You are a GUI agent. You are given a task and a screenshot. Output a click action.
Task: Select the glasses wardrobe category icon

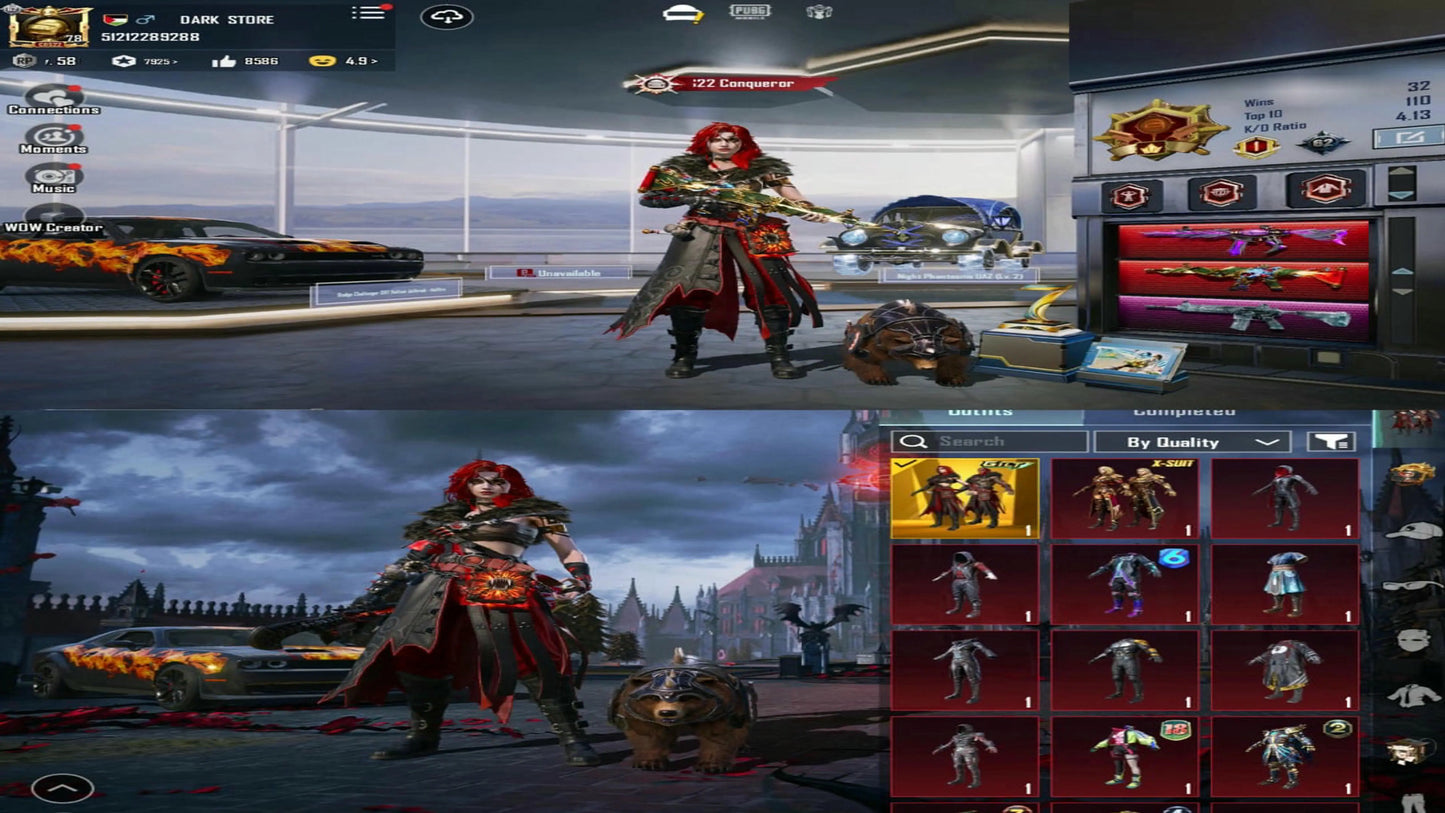click(1412, 587)
